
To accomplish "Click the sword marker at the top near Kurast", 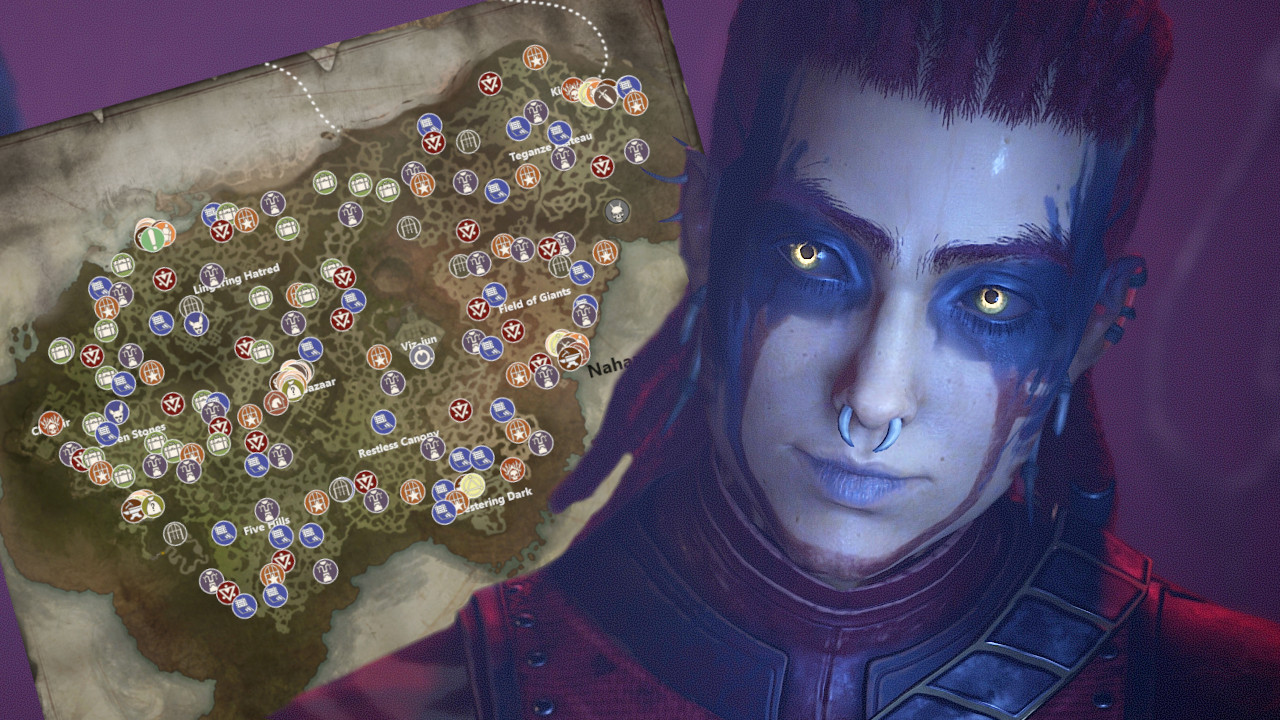I will tap(604, 94).
